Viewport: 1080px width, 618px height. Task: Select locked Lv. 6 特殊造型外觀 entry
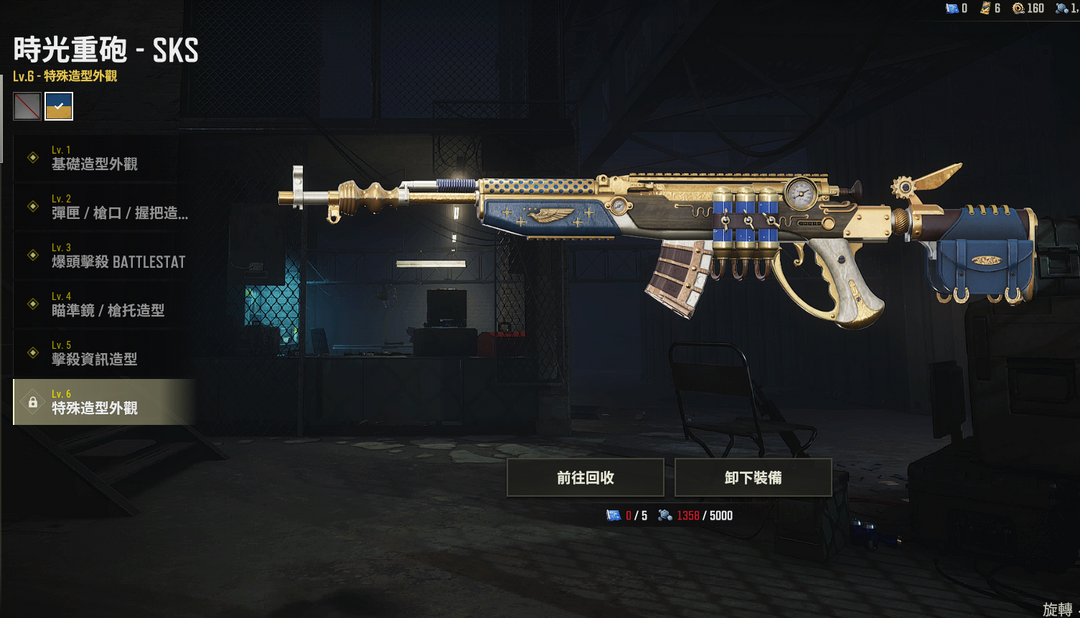pos(100,402)
